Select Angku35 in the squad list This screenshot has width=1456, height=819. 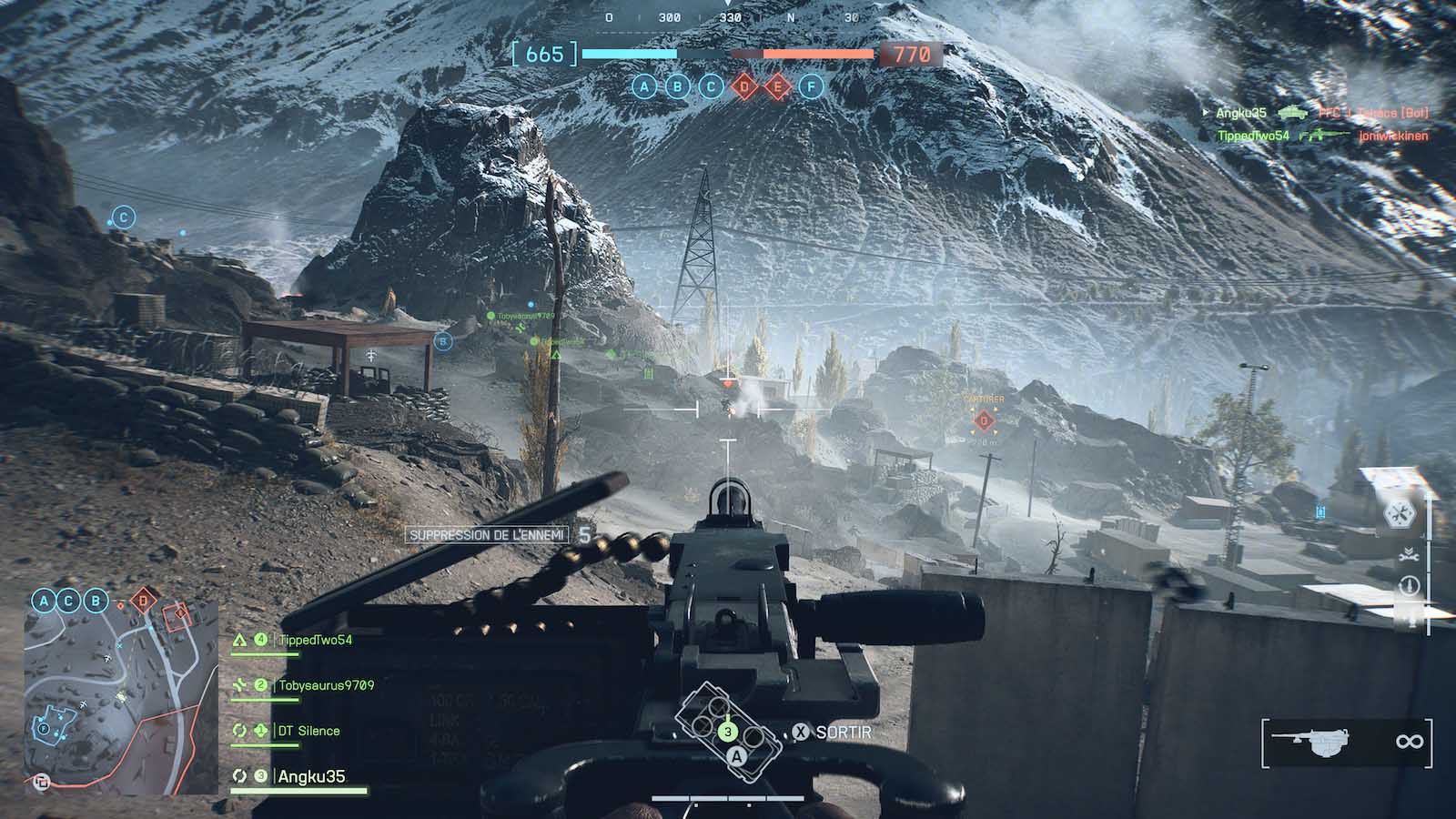pyautogui.click(x=311, y=776)
